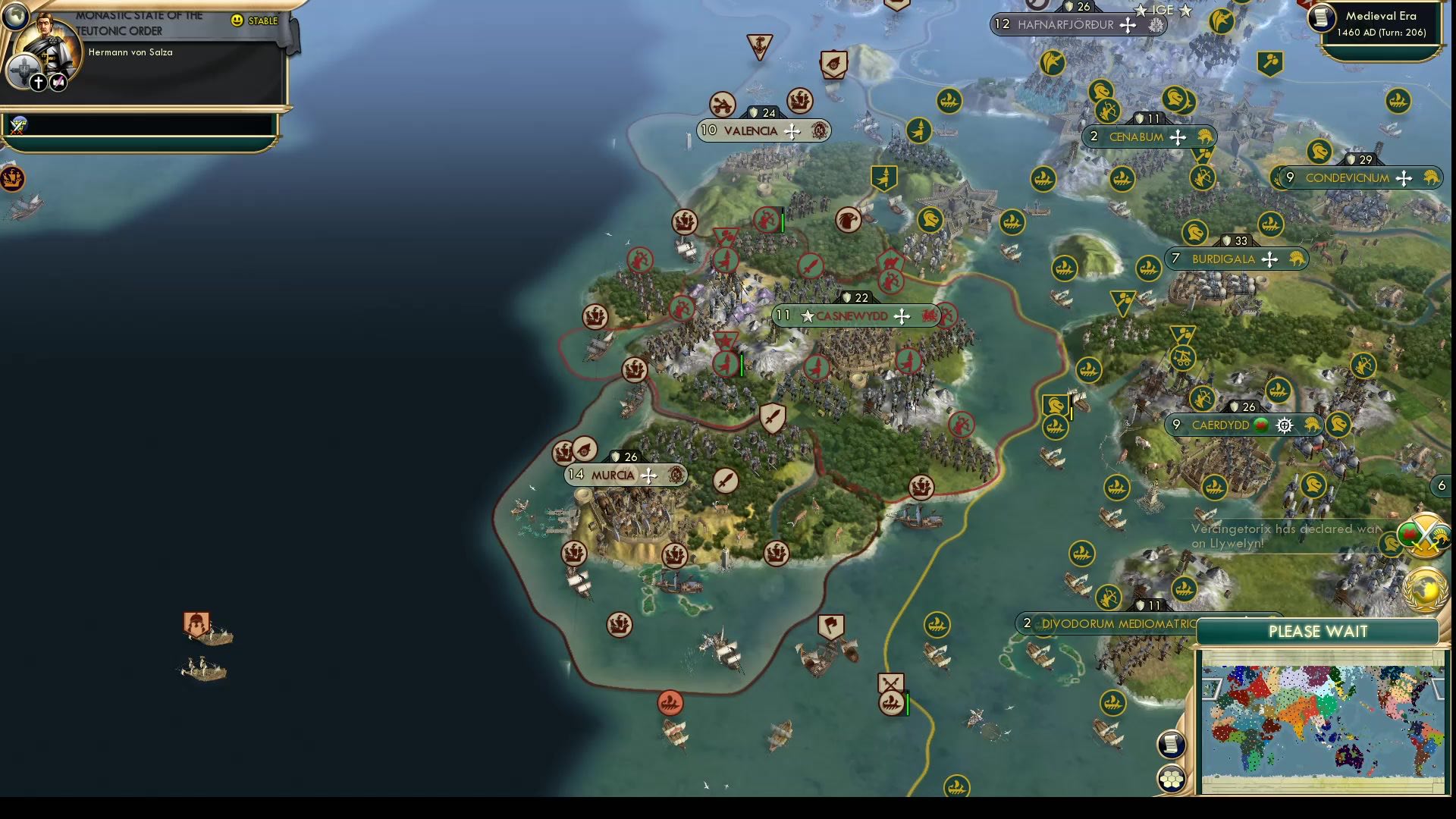
Task: Click the red dragon icon on Casnewydd's banner
Action: pos(930,316)
